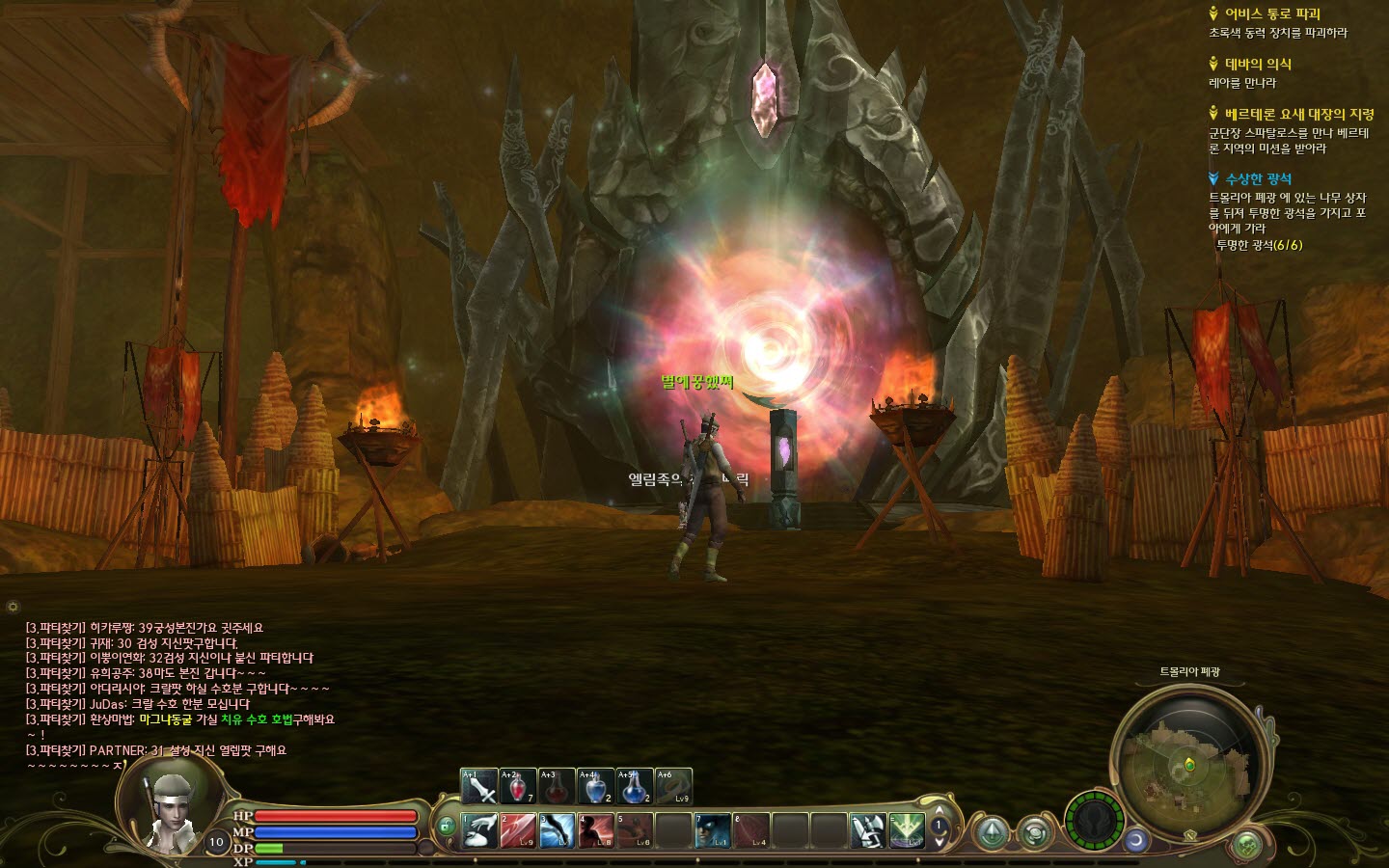Click the winged flight gauge emblem
Viewport: 1389px width, 868px height.
pyautogui.click(x=1094, y=821)
